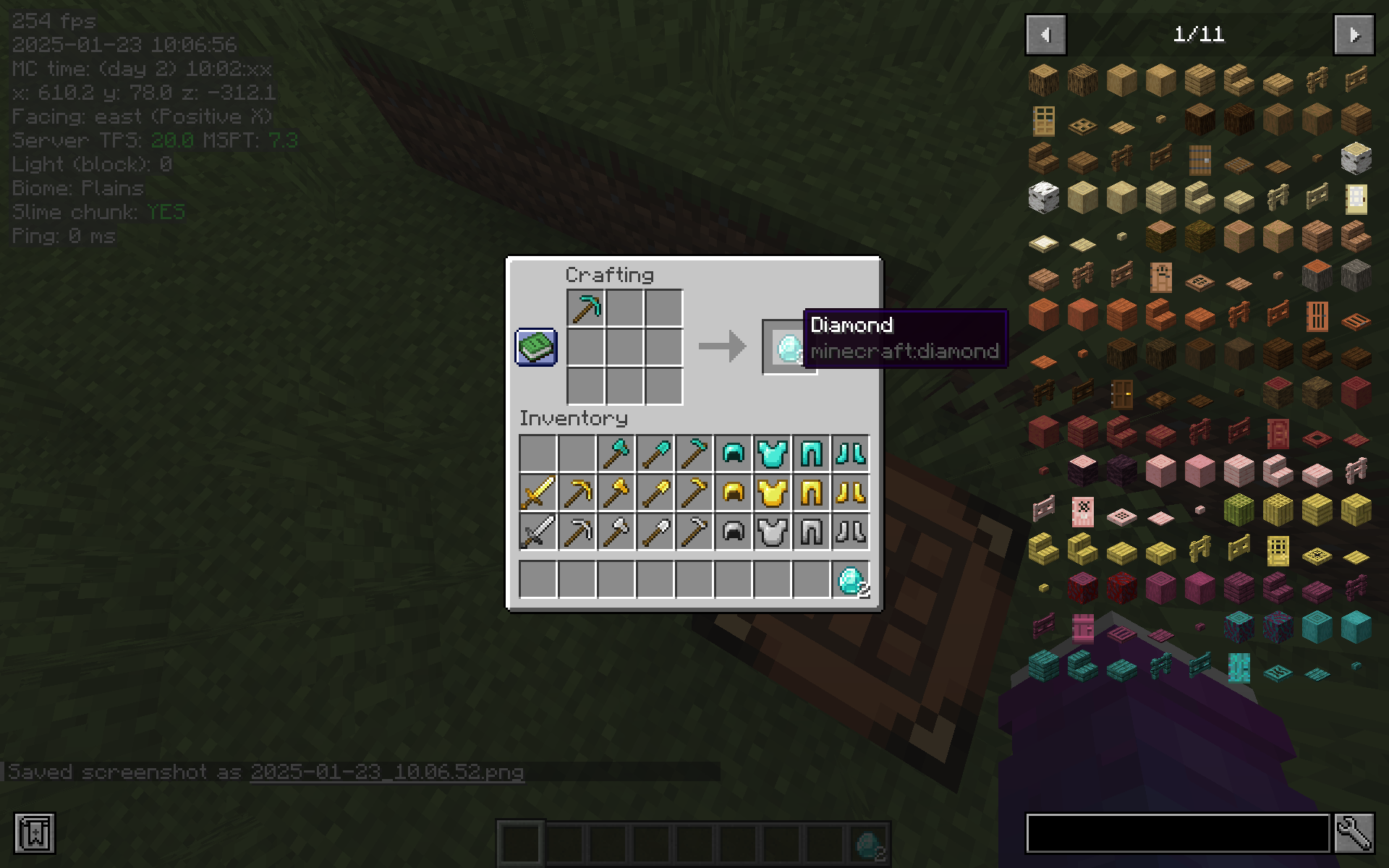Click the oak log item in the JEI list
The height and width of the screenshot is (868, 1389).
(x=1043, y=80)
